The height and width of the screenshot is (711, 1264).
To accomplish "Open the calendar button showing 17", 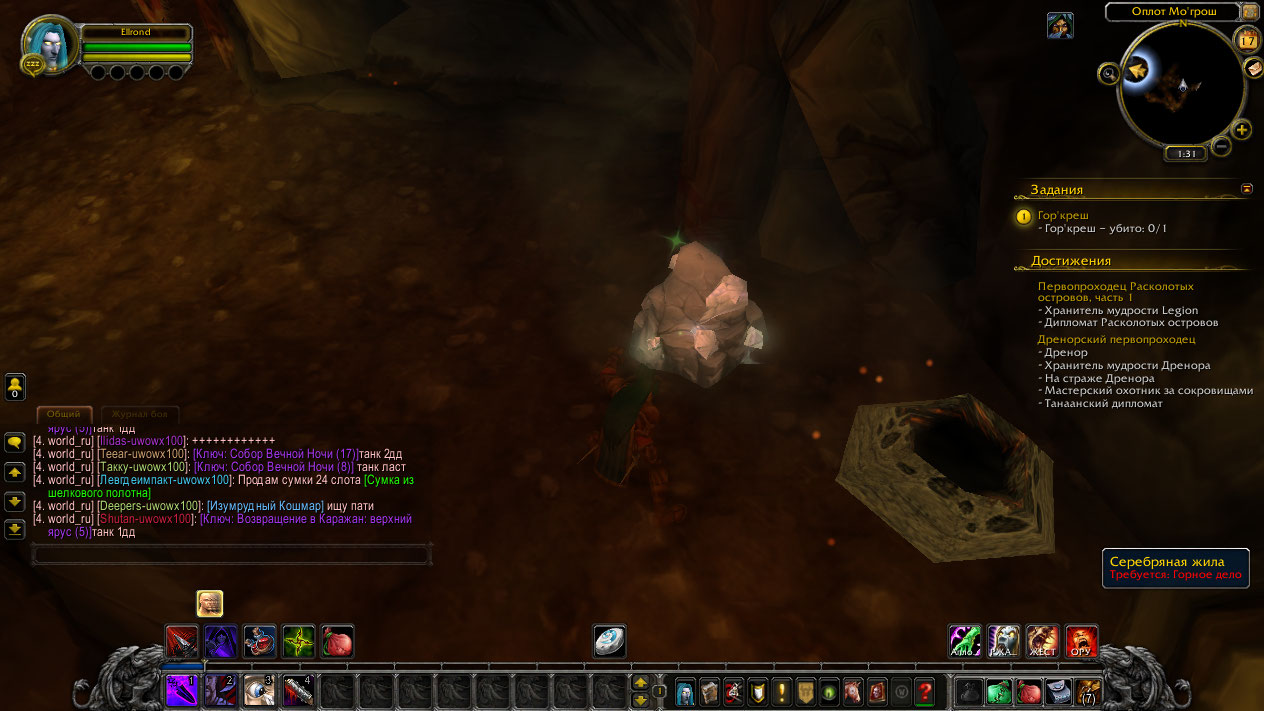I will tap(1247, 40).
